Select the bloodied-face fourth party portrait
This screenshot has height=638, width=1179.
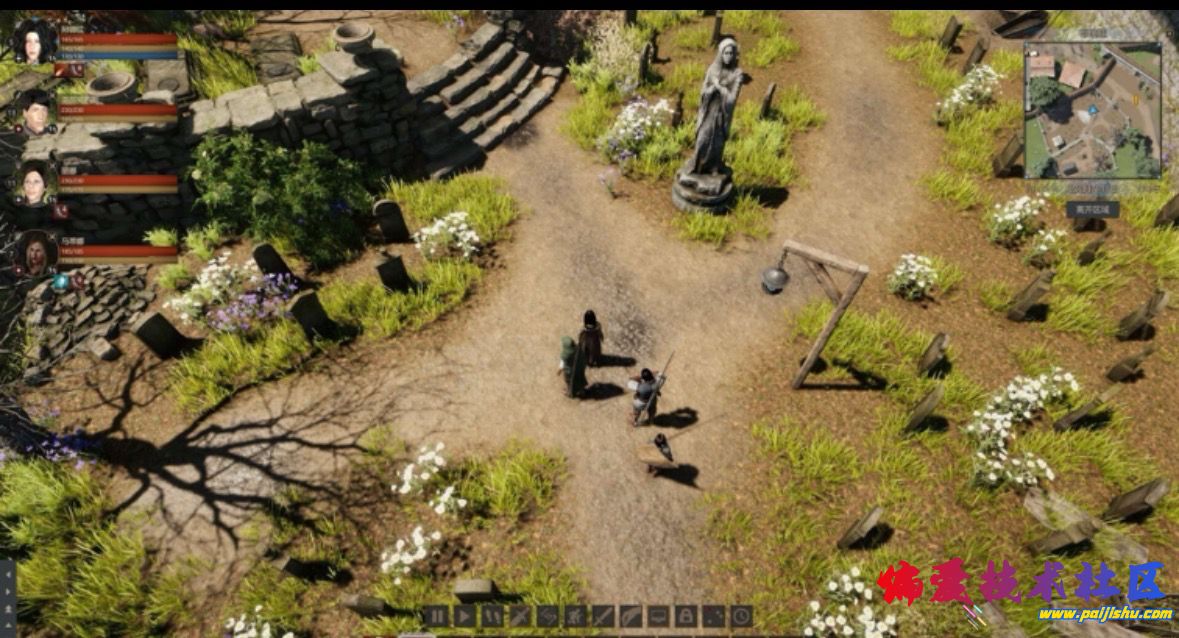pyautogui.click(x=35, y=253)
